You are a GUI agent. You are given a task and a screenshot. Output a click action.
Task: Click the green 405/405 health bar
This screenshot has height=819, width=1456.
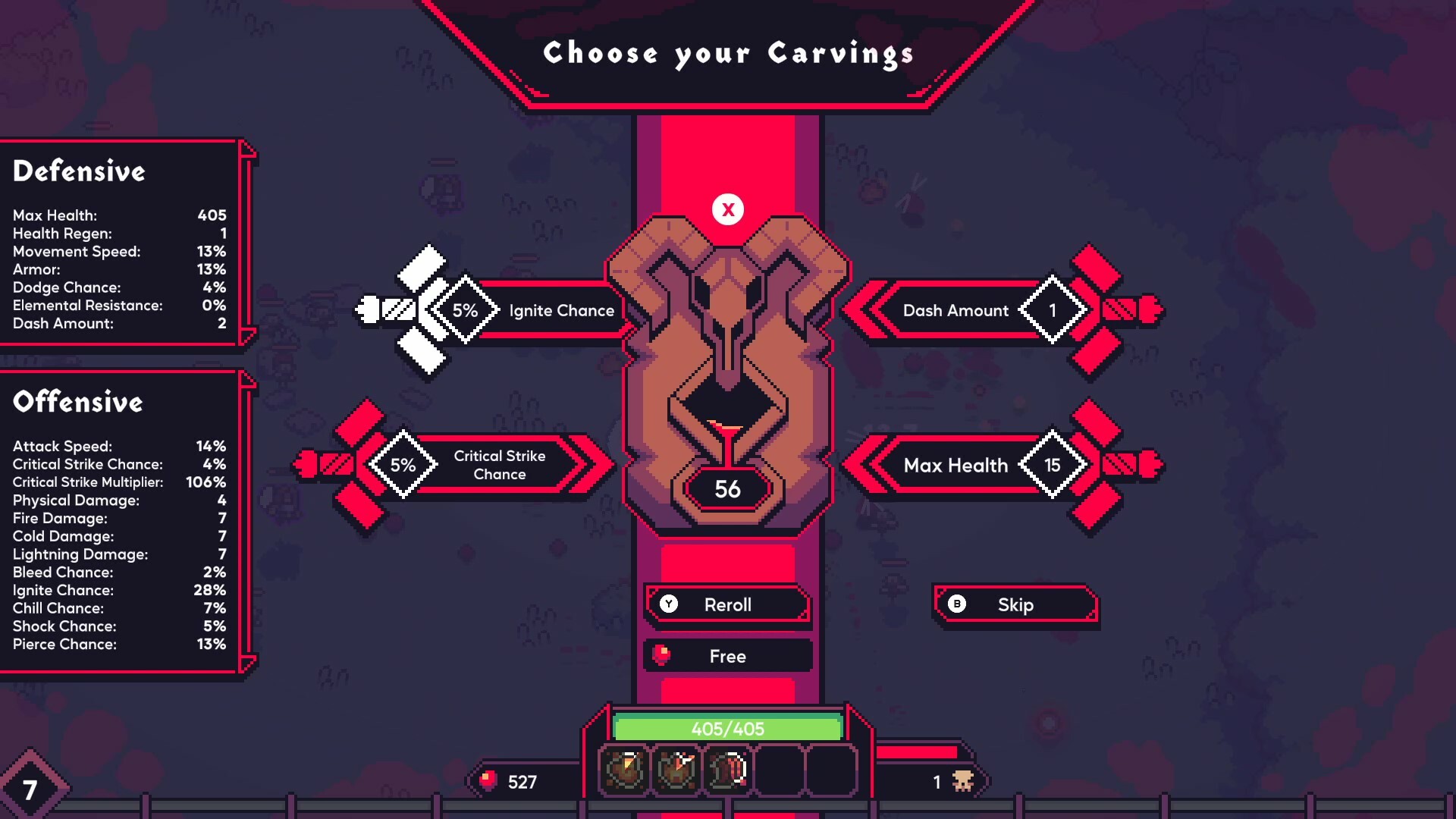(x=727, y=728)
